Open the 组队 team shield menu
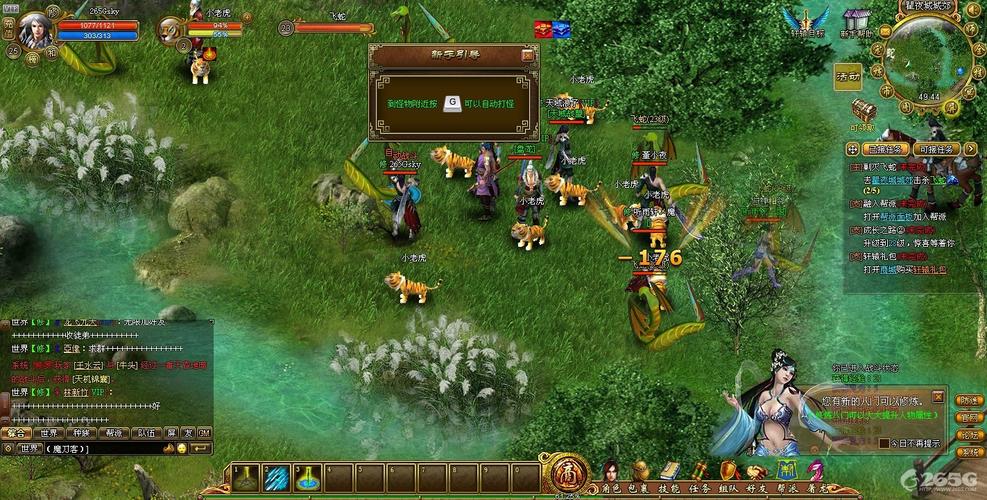 click(729, 471)
